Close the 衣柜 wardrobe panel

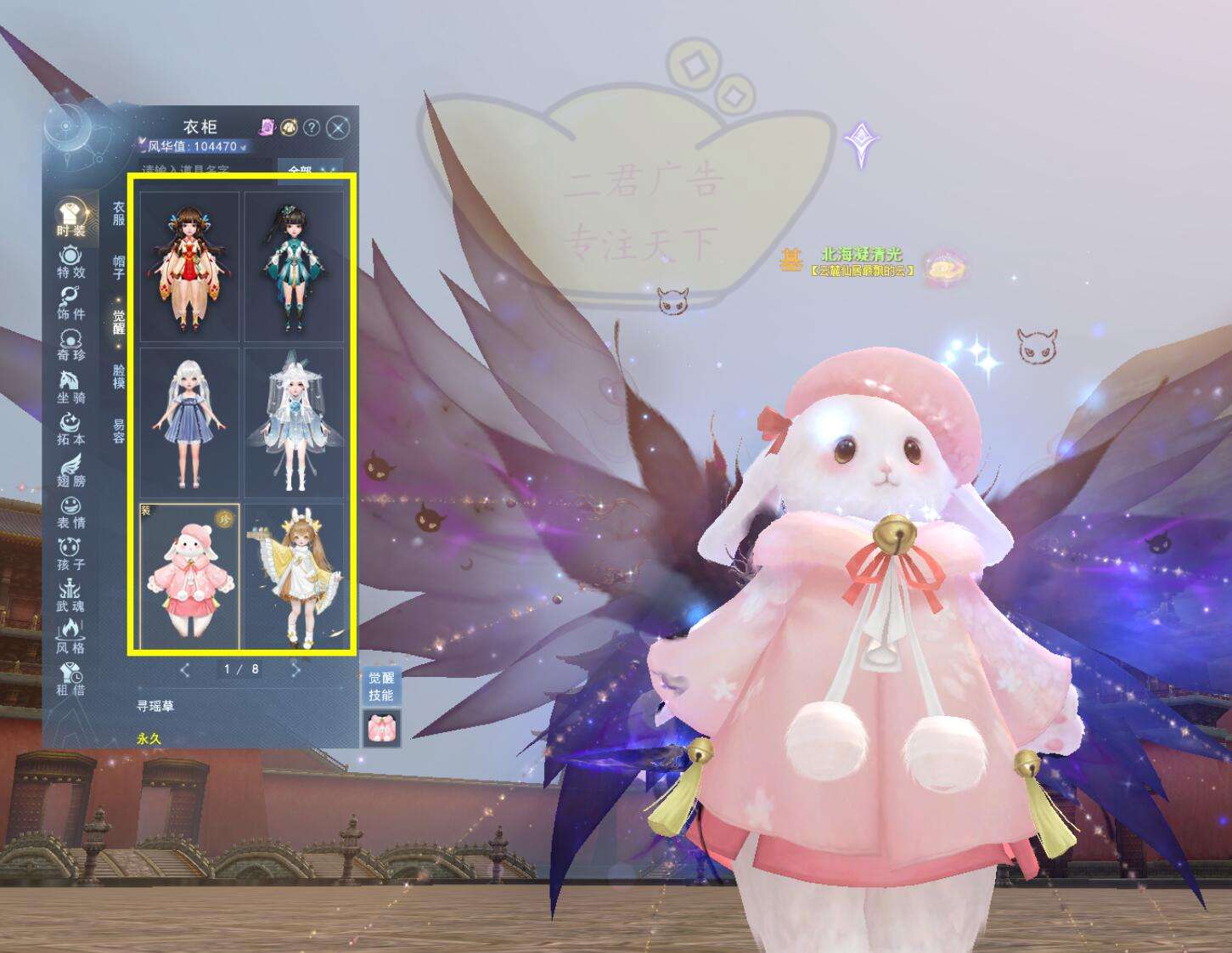pos(338,127)
